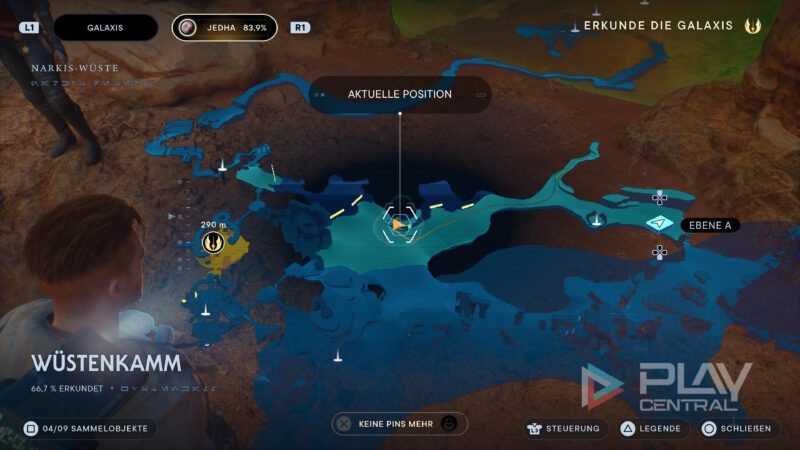Select the Ebene A layer indicator
Viewport: 800px width, 450px height.
pyautogui.click(x=659, y=224)
